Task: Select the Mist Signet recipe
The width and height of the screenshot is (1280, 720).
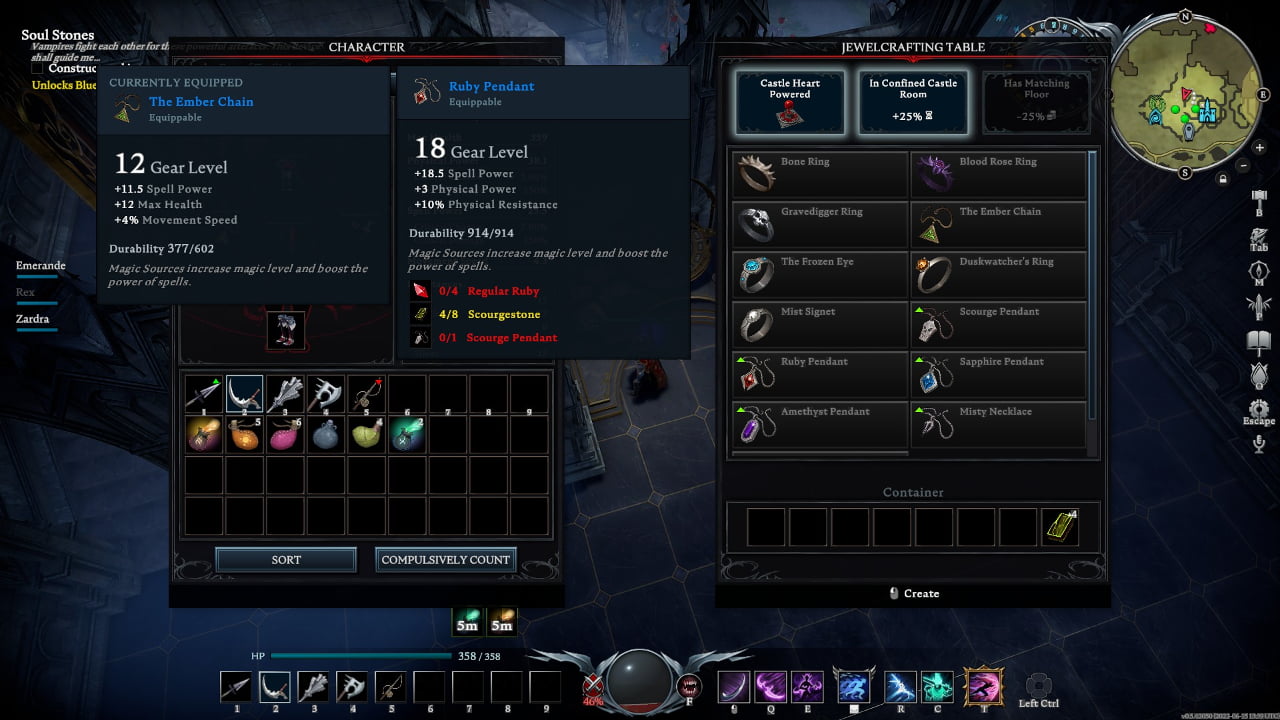Action: (x=820, y=325)
